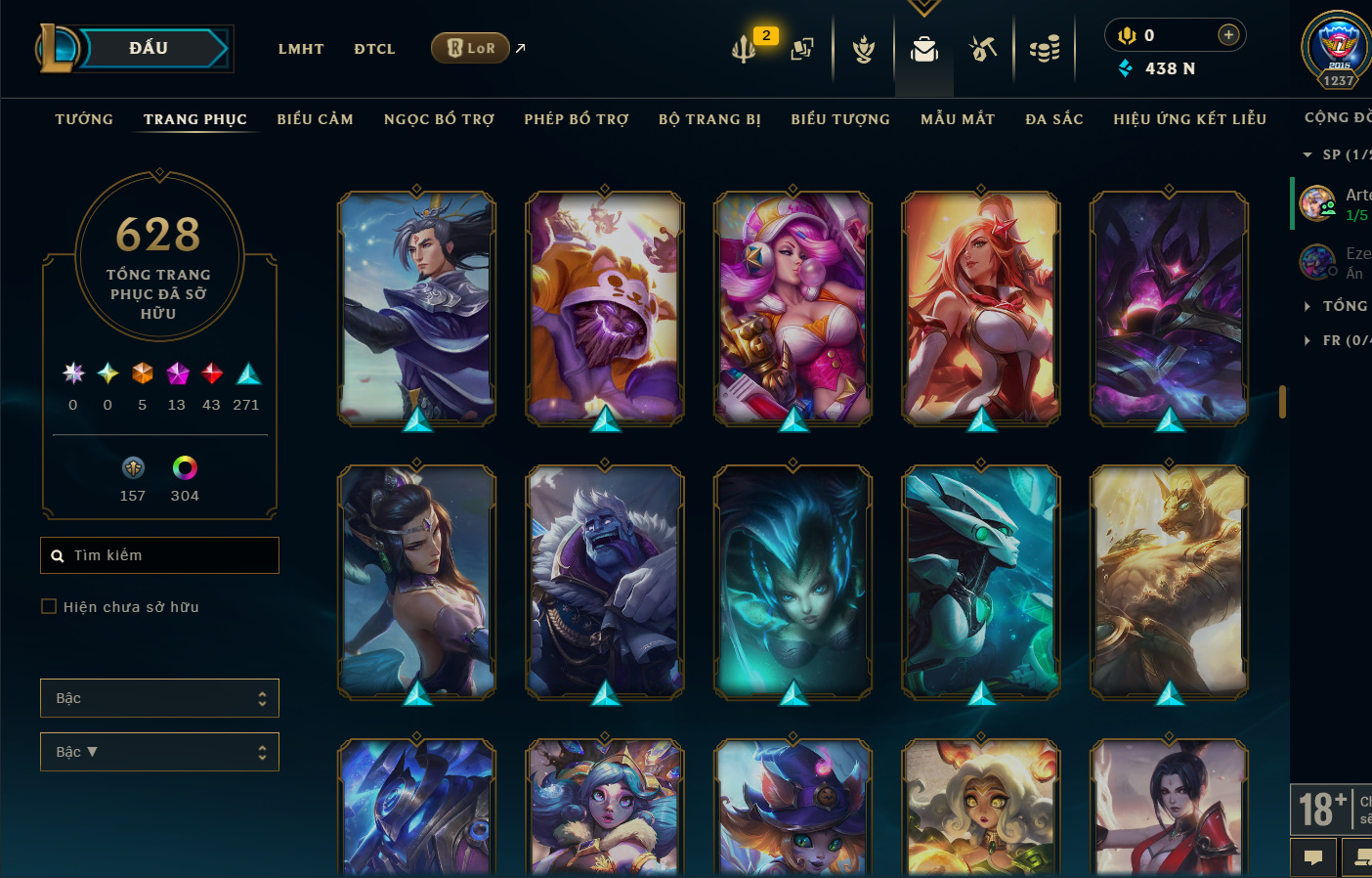
Task: Click the ĐẤU play button
Action: pyautogui.click(x=149, y=48)
